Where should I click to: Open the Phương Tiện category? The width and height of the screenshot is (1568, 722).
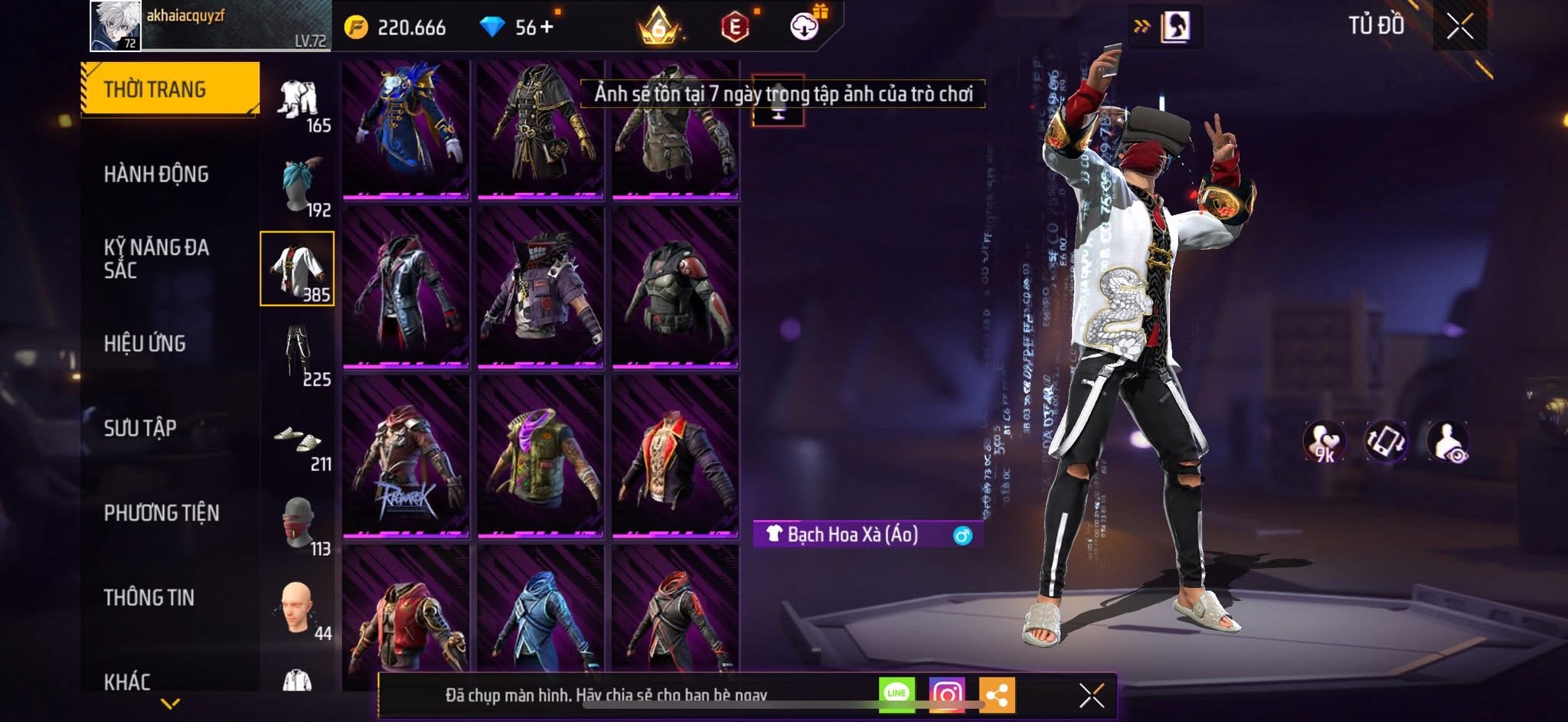pyautogui.click(x=161, y=513)
